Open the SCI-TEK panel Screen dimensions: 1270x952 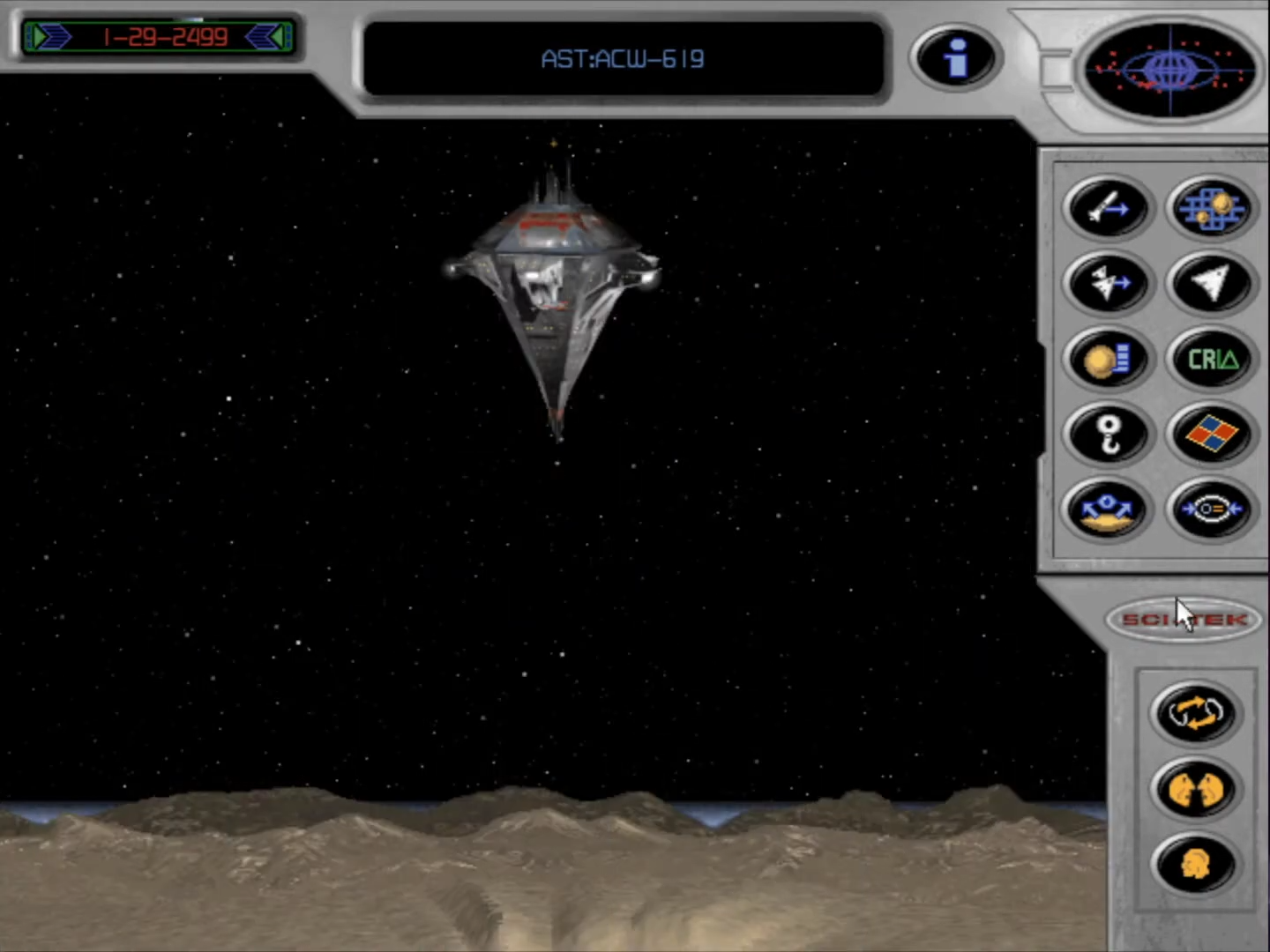1184,620
